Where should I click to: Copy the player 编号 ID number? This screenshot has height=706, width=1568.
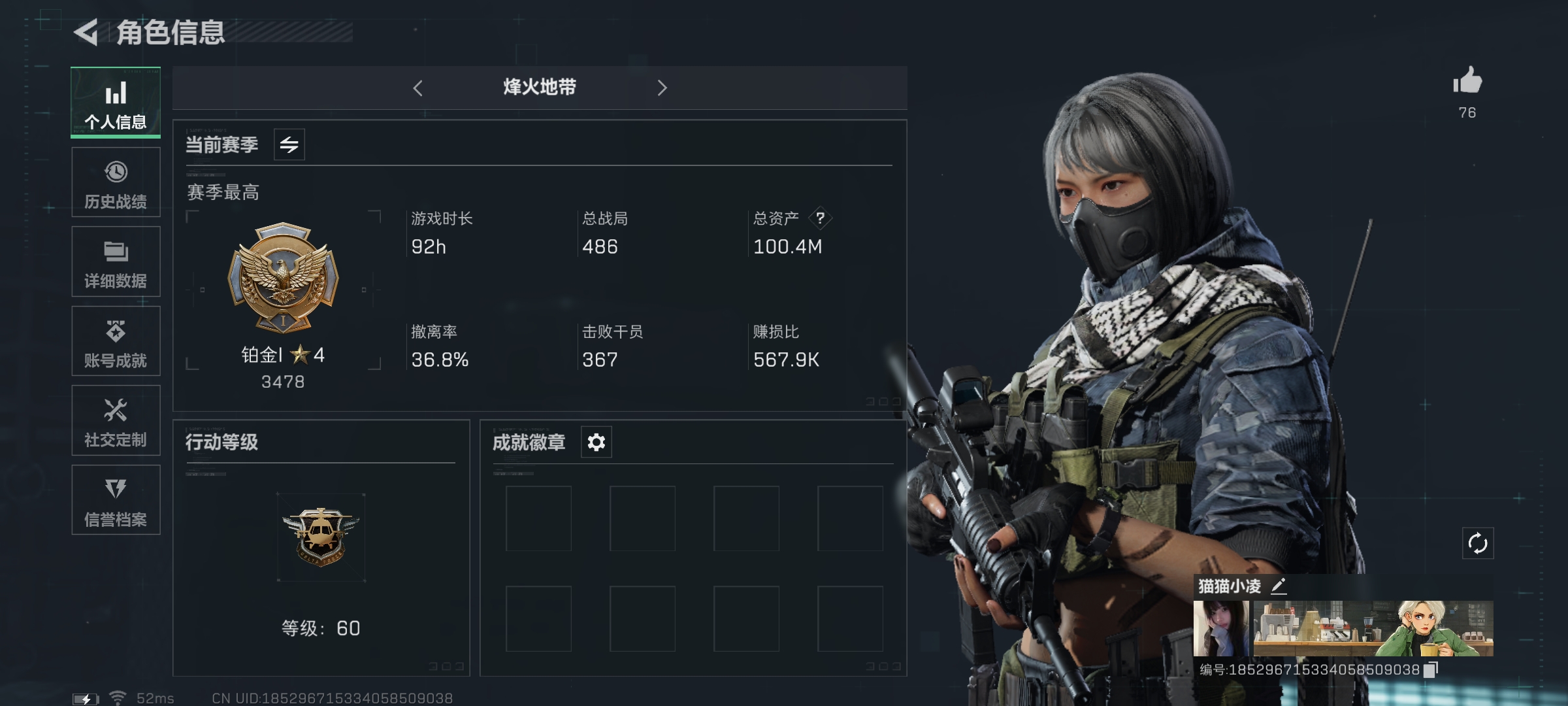click(x=1430, y=669)
